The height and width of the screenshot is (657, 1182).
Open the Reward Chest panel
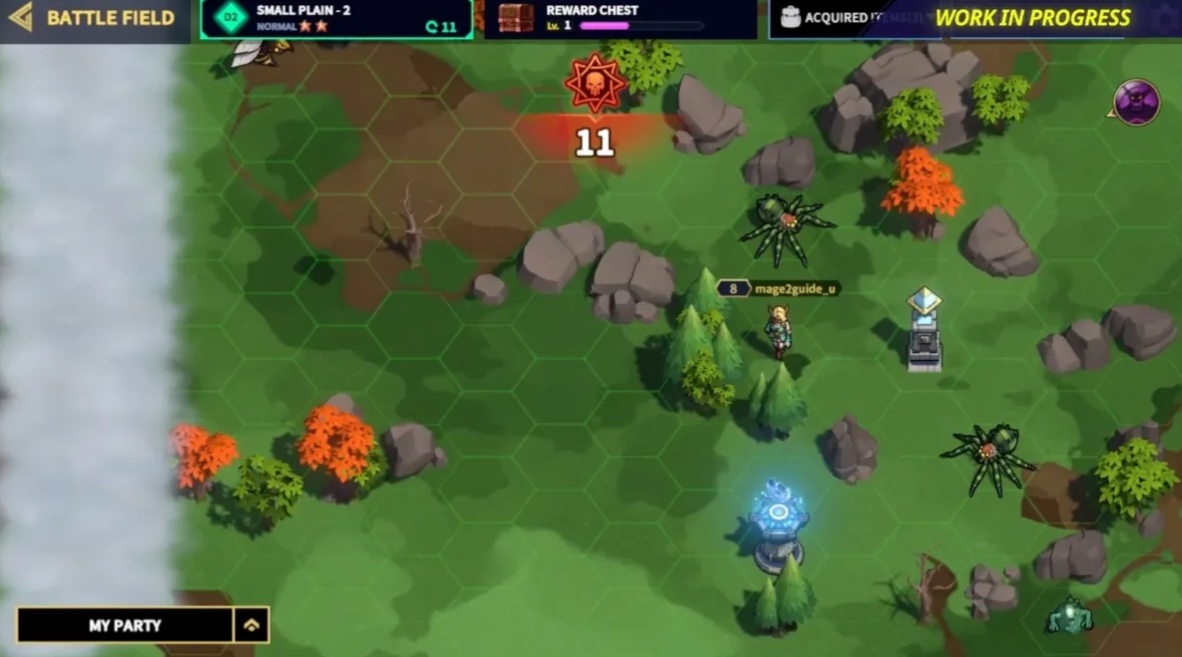coord(620,19)
